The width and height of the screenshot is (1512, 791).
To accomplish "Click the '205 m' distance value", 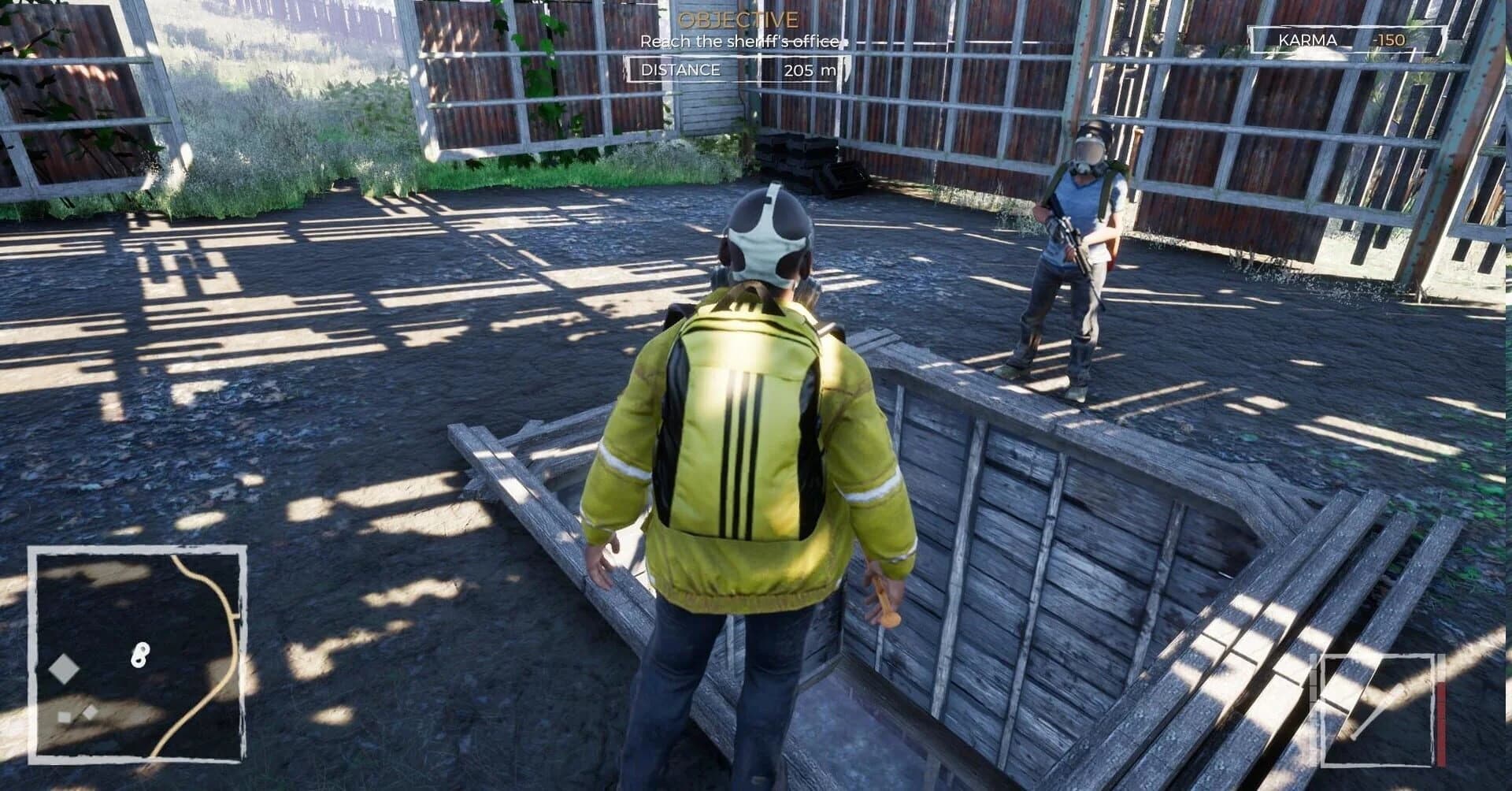I will click(810, 72).
